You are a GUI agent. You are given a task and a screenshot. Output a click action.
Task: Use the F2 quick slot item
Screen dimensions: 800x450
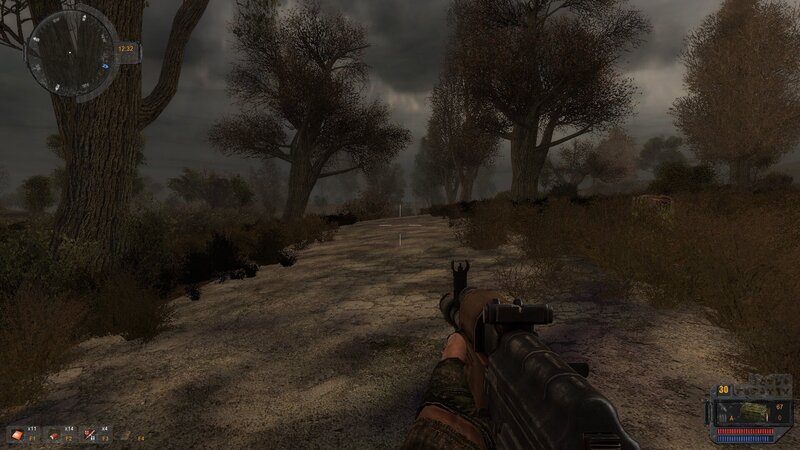[x=55, y=433]
